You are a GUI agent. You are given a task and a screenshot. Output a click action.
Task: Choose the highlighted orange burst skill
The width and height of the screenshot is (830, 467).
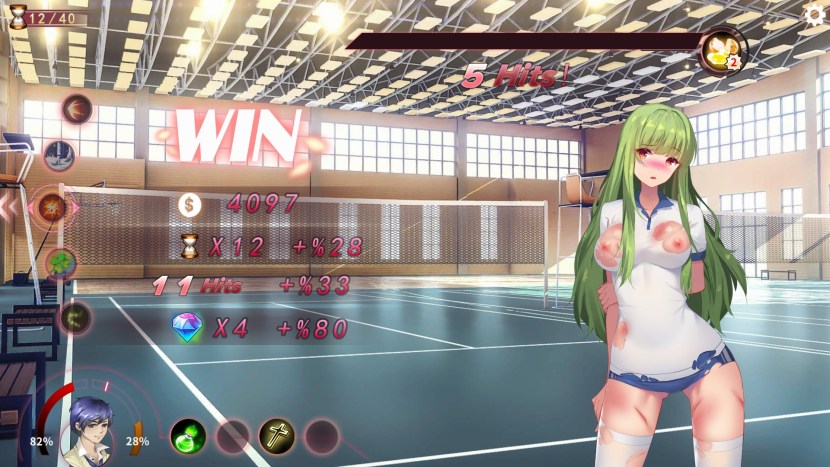click(x=52, y=207)
